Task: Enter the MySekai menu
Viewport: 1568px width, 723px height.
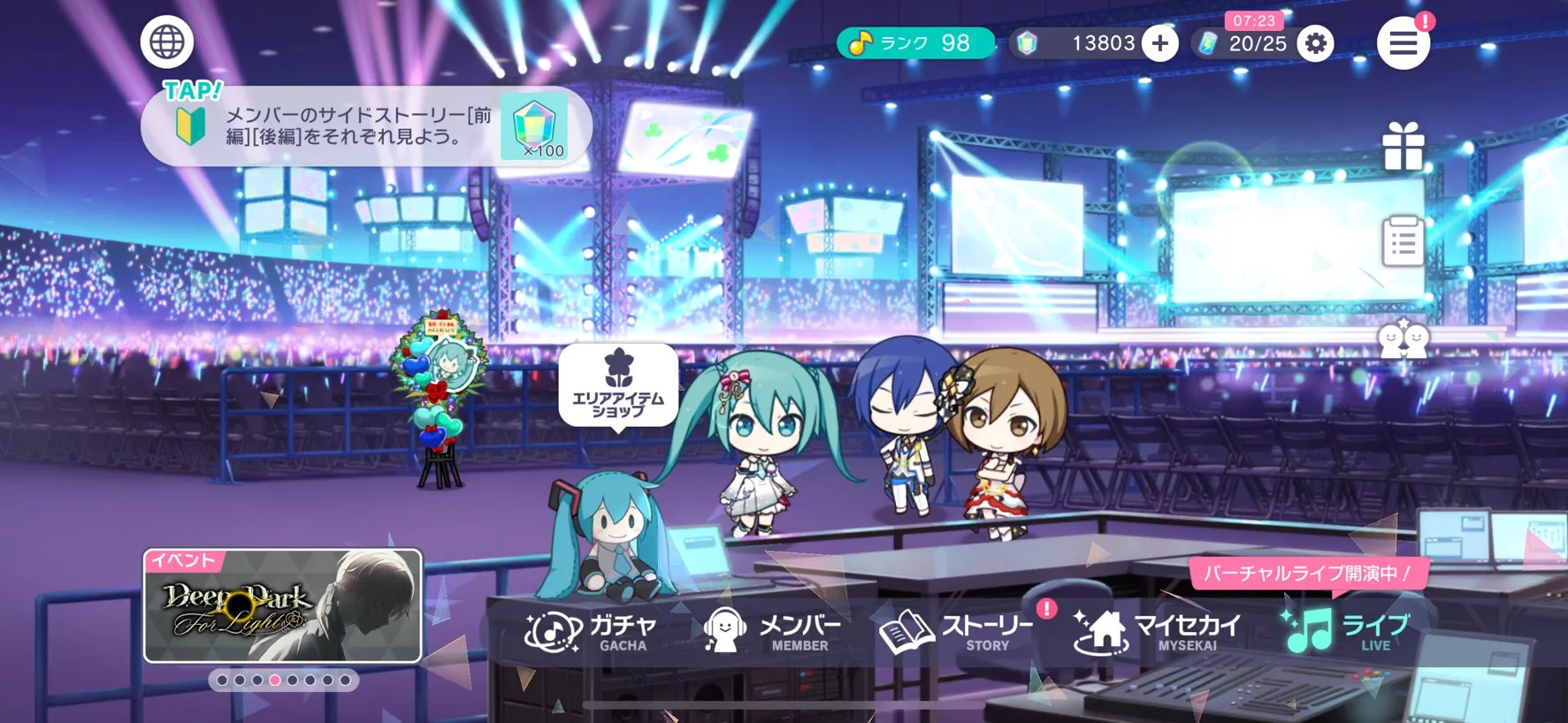Action: click(1158, 632)
